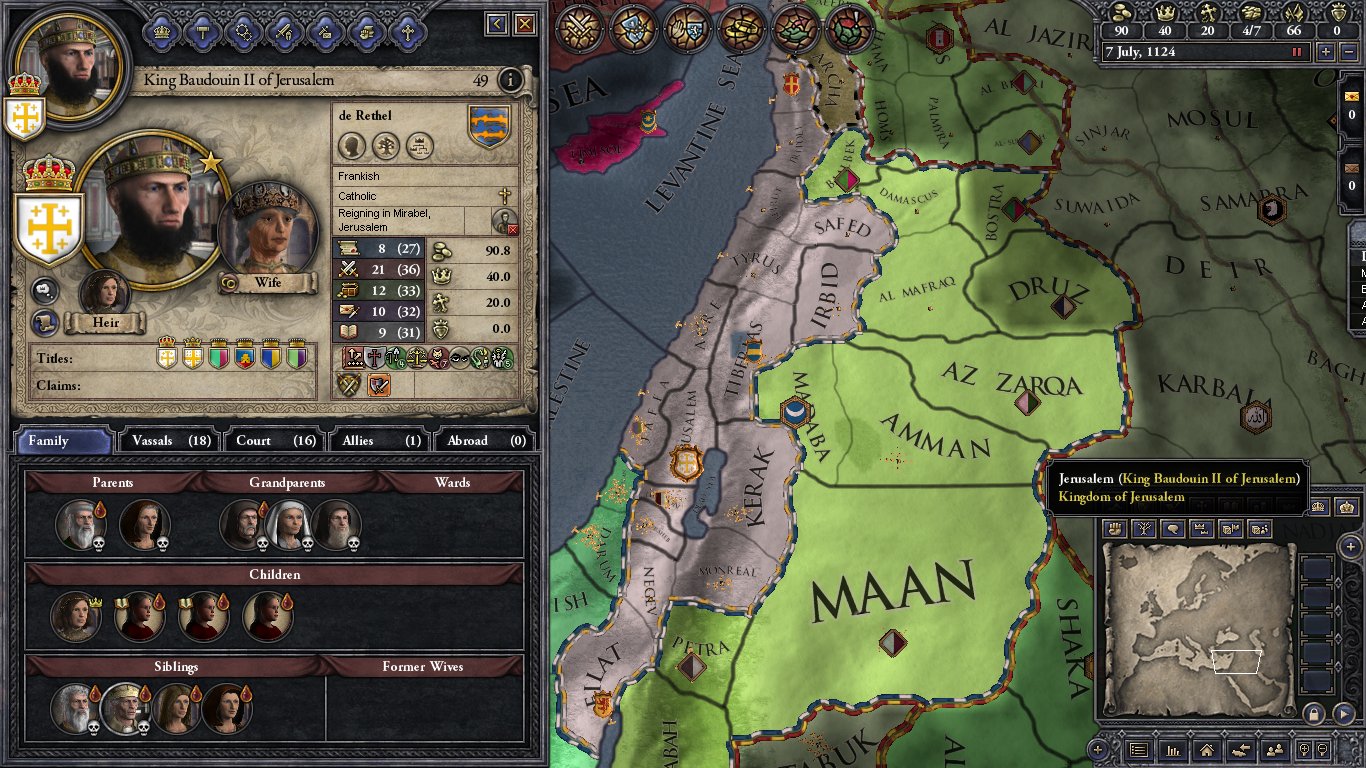Image resolution: width=1366 pixels, height=768 pixels.
Task: Click the Europe minimap
Action: pos(1197,630)
